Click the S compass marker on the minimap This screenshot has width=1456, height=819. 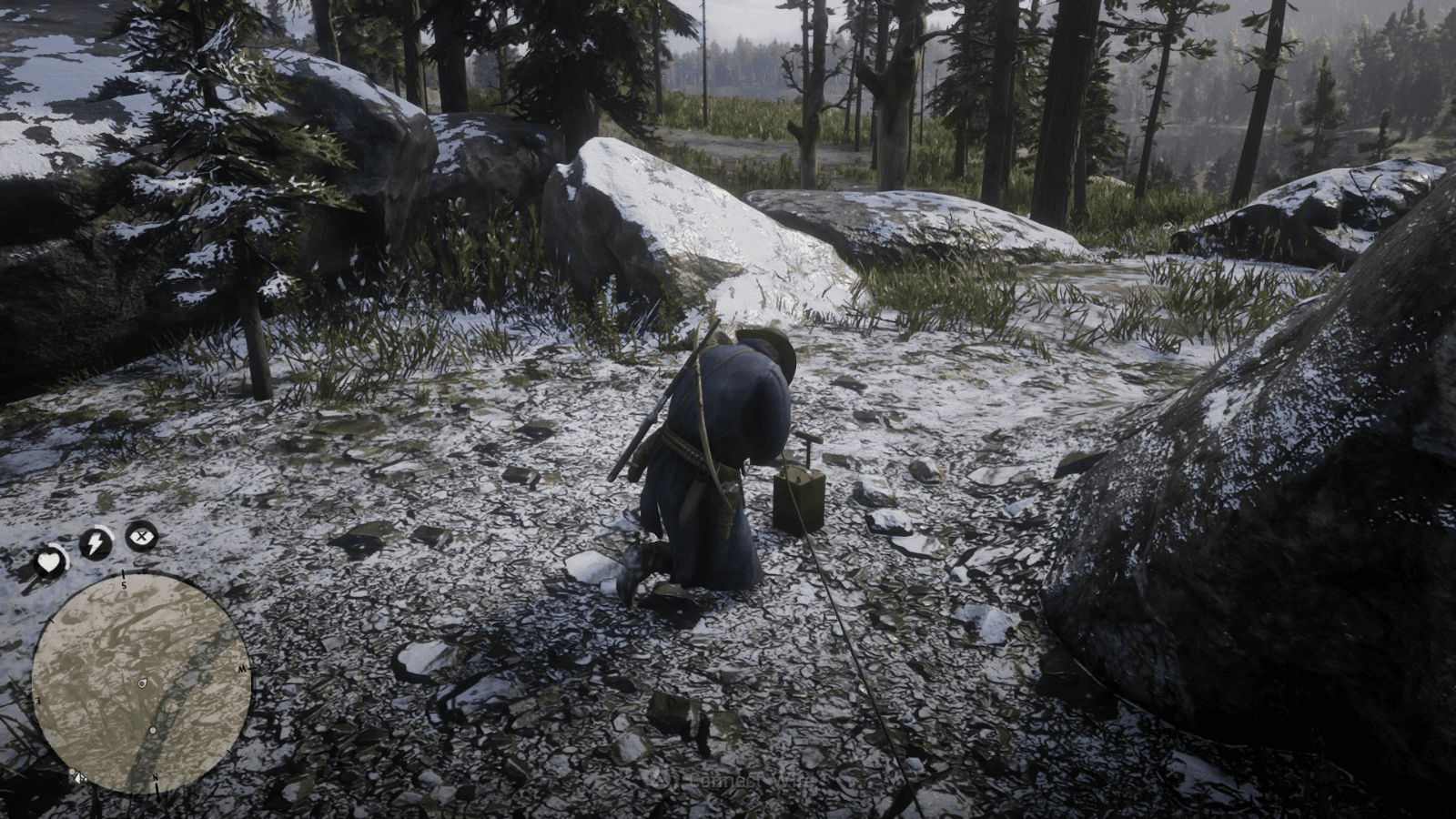click(123, 583)
